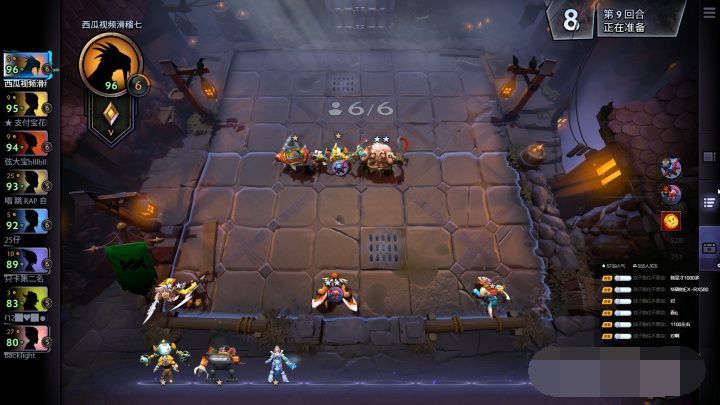Screen dimensions: 720x405
Task: Select the top scoreboard player with 96 health
Action: pyautogui.click(x=26, y=68)
